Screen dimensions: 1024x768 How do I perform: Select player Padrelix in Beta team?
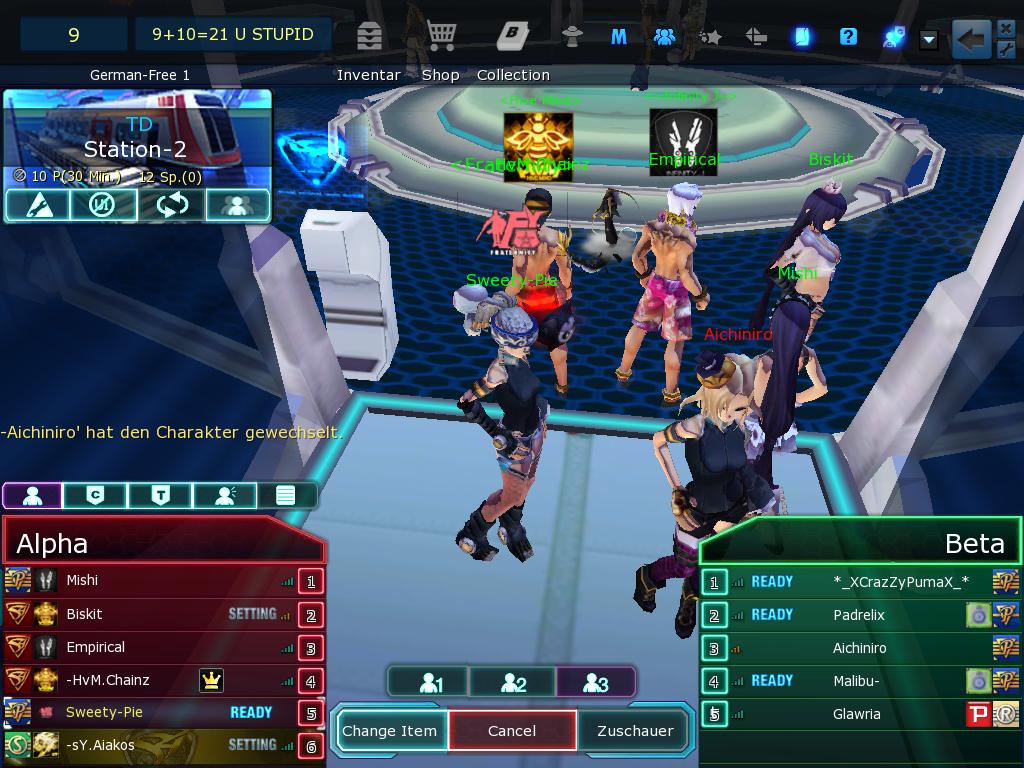pos(859,615)
